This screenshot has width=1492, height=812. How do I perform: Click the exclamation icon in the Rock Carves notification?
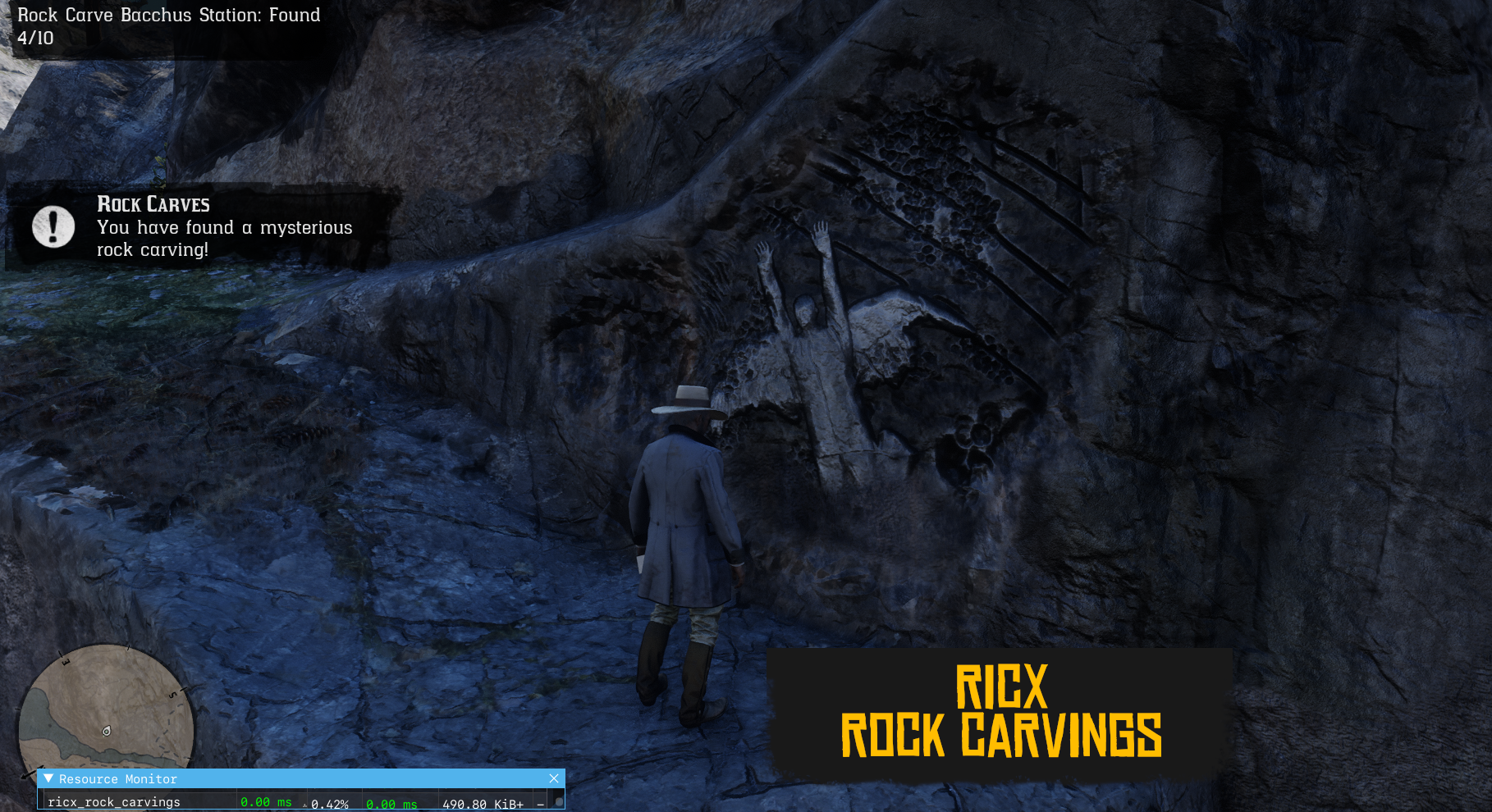(53, 226)
